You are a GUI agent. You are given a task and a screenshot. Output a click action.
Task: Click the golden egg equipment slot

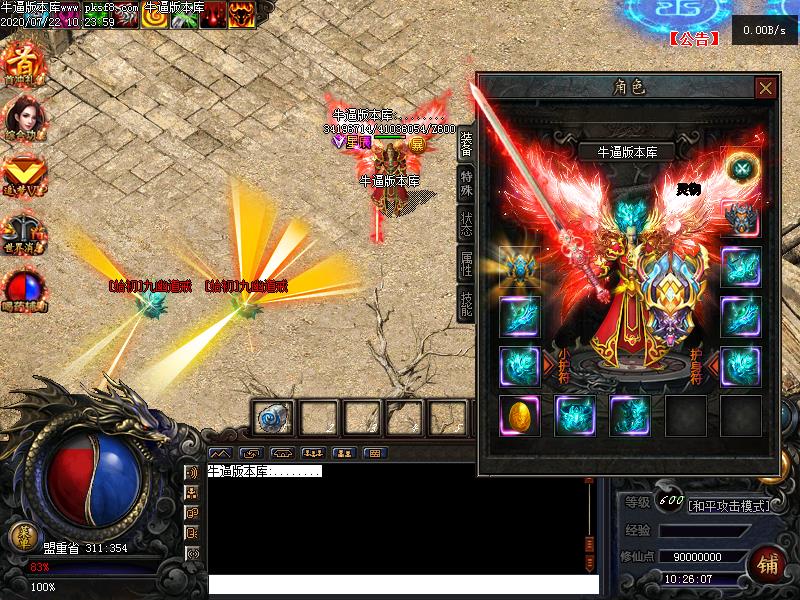coord(520,415)
